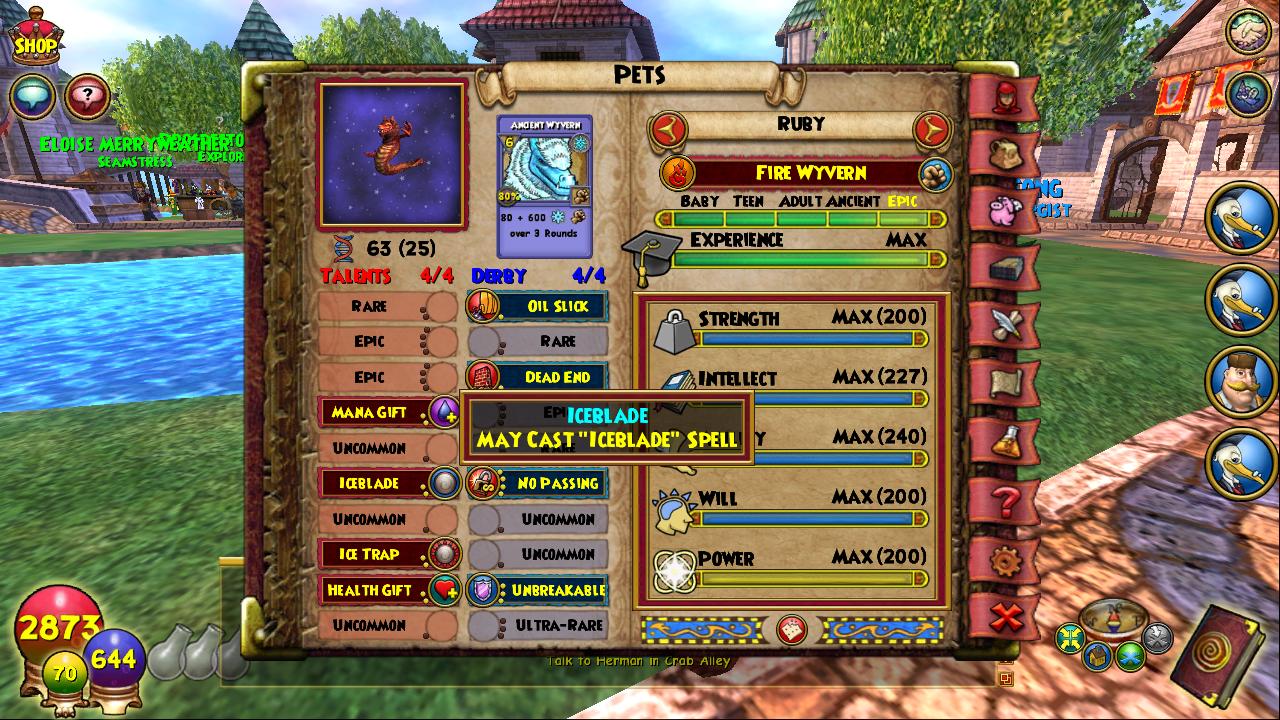This screenshot has width=1280, height=720.
Task: Go to the next pet
Action: point(931,127)
